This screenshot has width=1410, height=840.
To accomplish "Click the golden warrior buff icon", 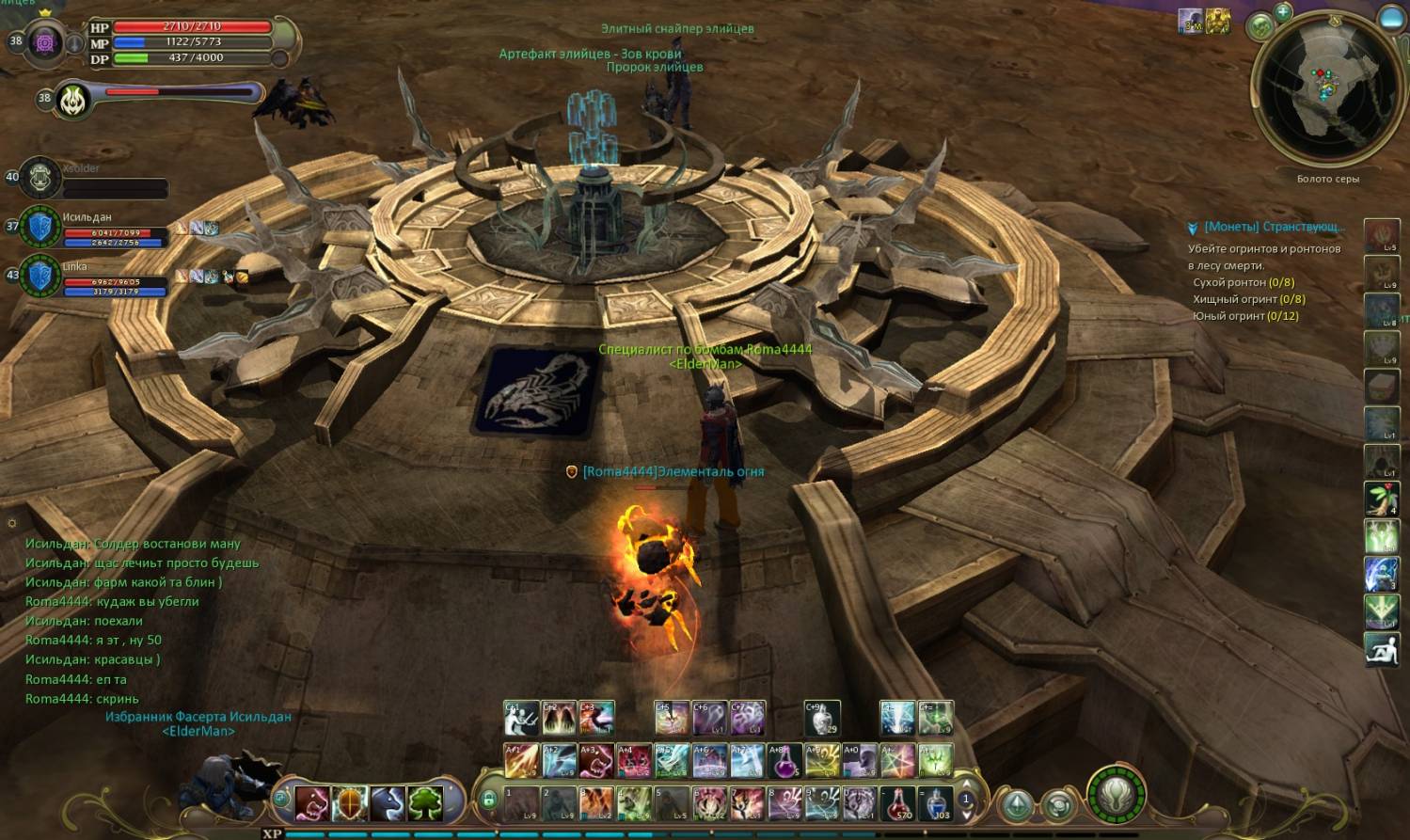I will (x=1218, y=22).
